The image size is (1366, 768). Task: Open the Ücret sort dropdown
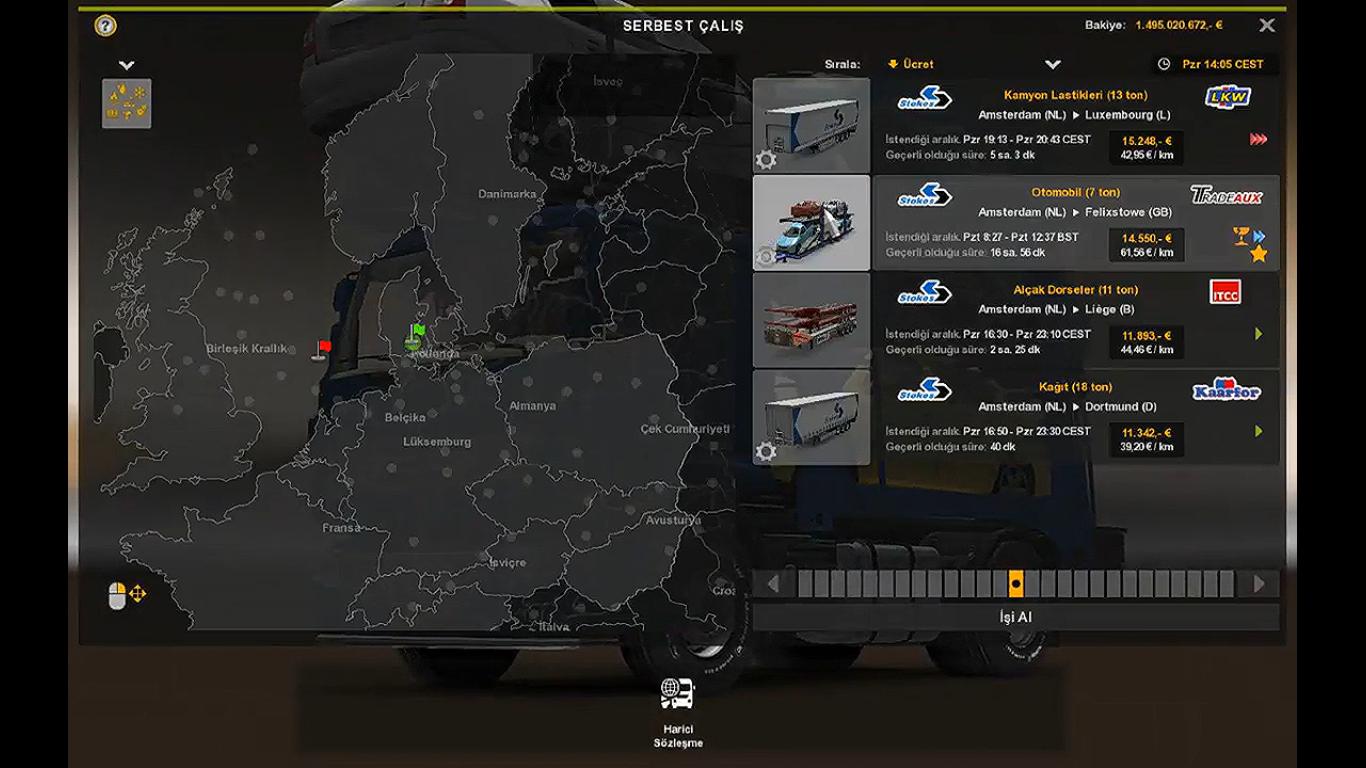pyautogui.click(x=1052, y=64)
